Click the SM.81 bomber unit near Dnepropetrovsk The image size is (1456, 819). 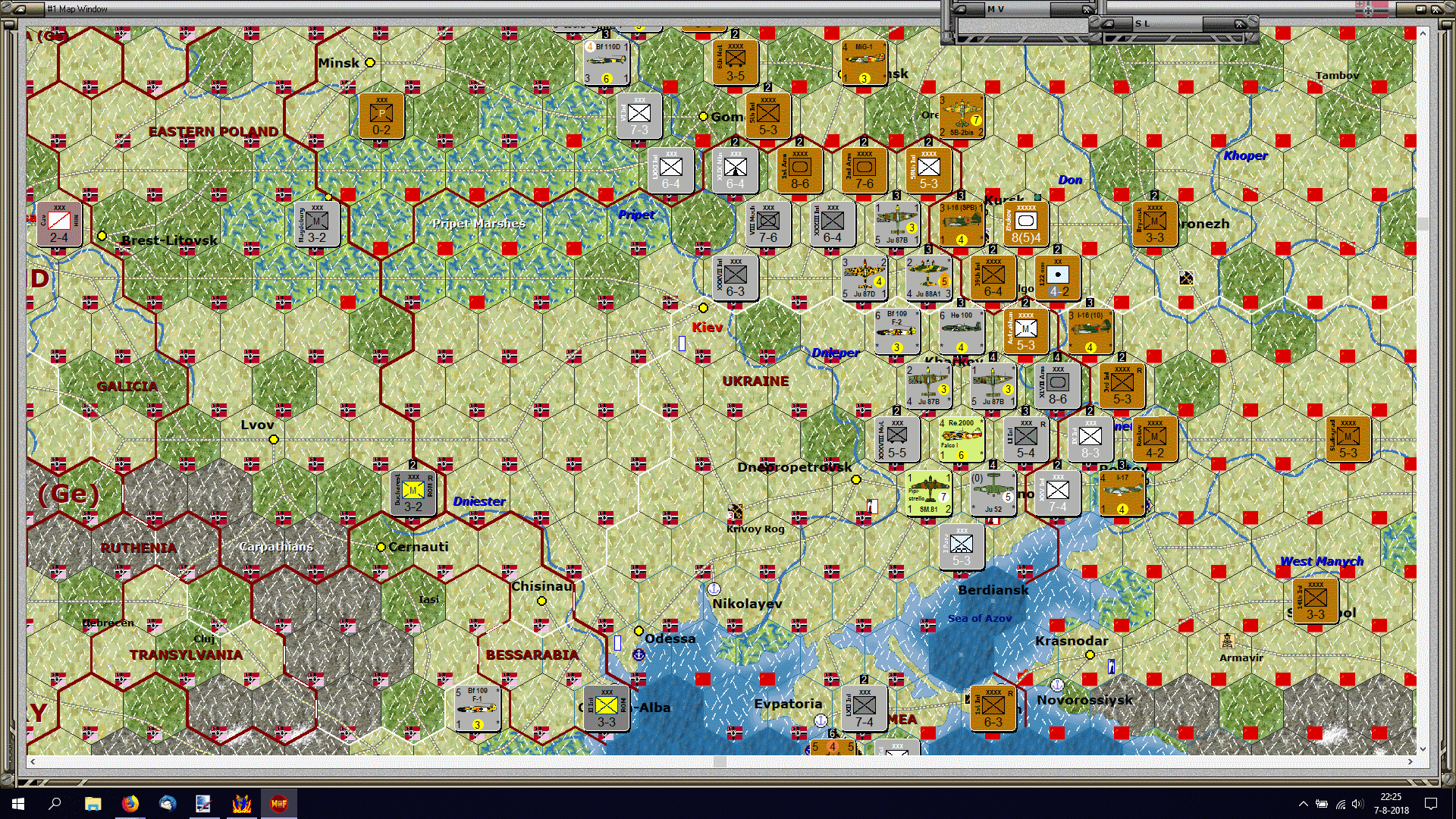pyautogui.click(x=930, y=493)
